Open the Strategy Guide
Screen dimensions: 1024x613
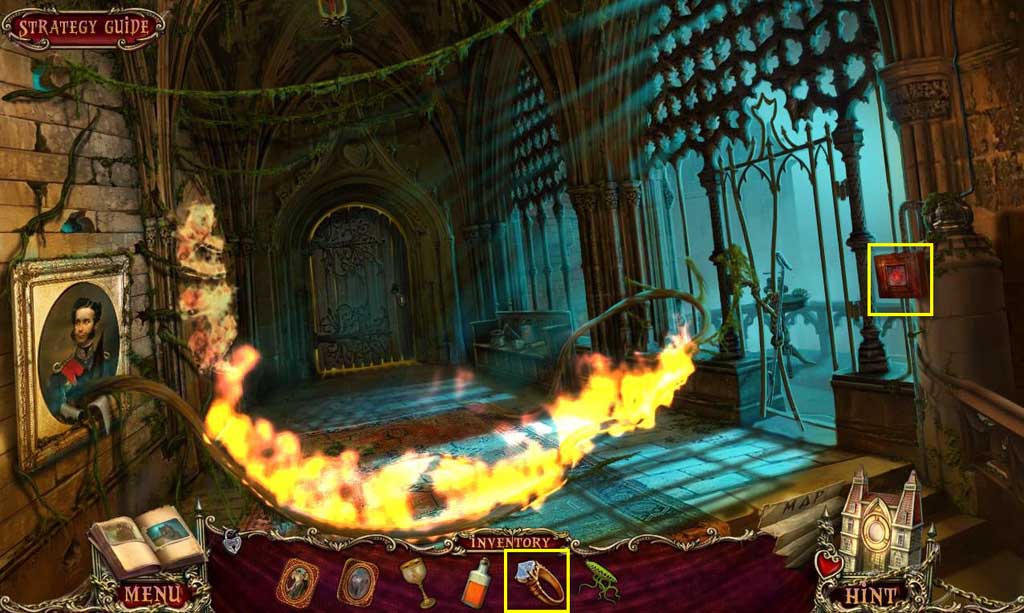[x=83, y=27]
